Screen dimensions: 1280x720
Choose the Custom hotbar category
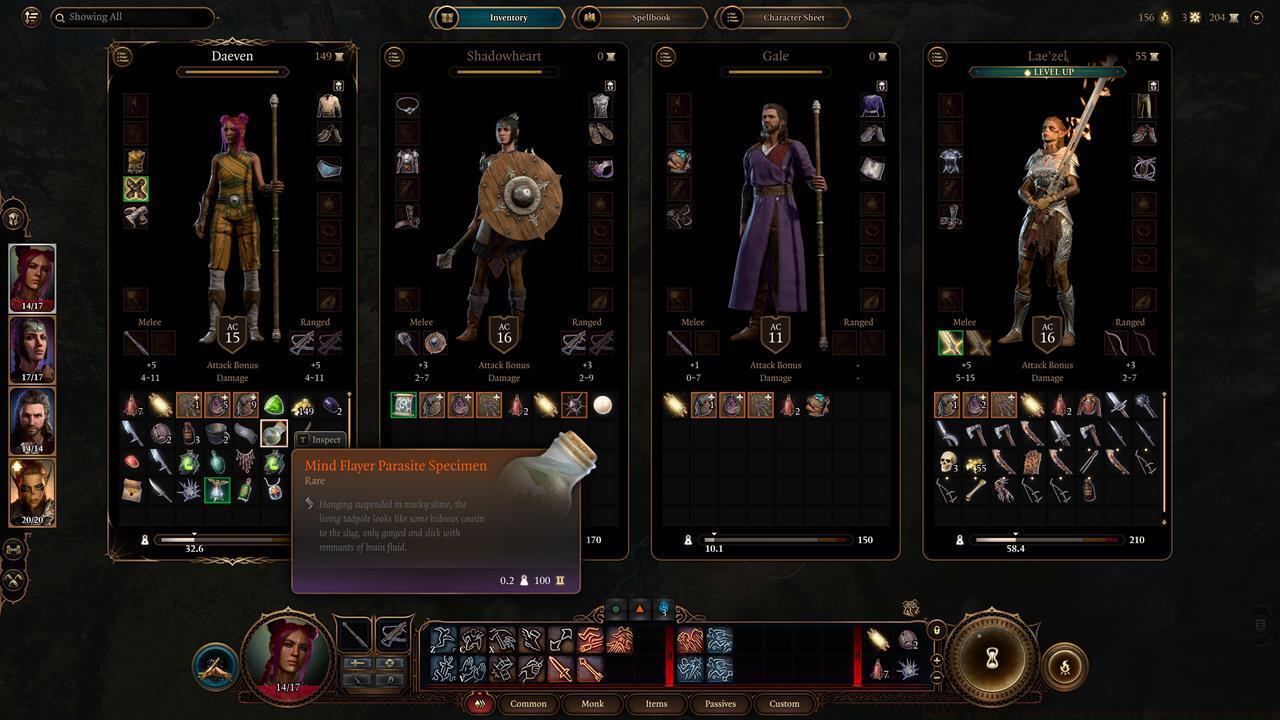[784, 703]
